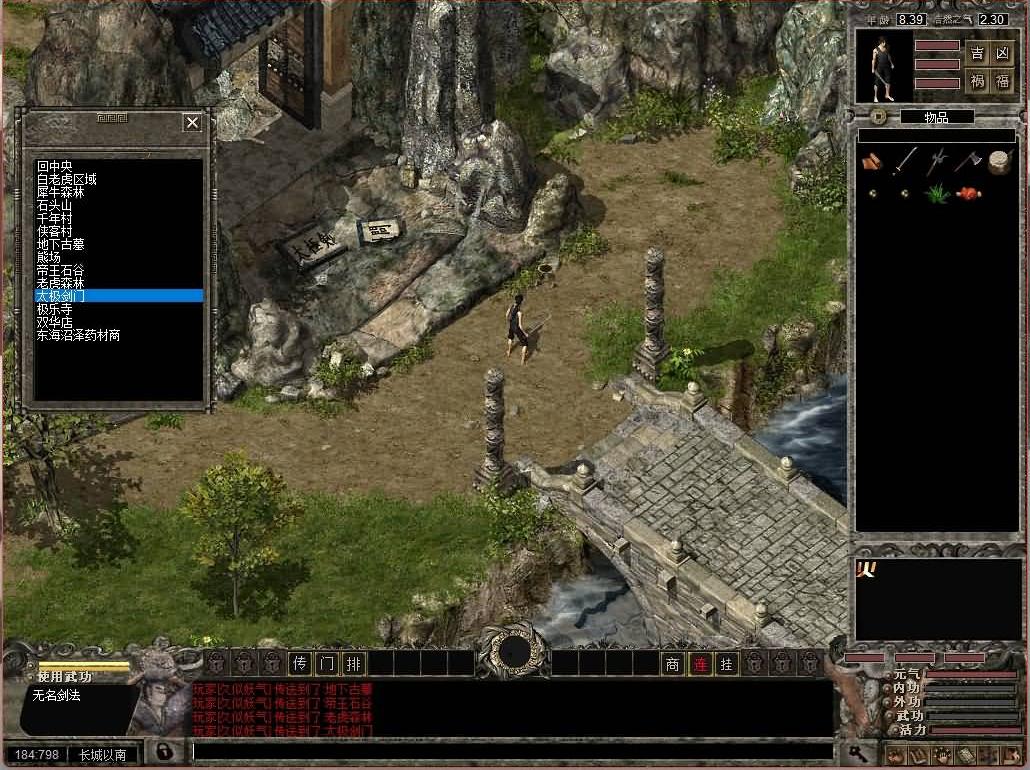Select the highlighted 太极剑门 entry
Image resolution: width=1030 pixels, height=770 pixels.
pos(62,296)
